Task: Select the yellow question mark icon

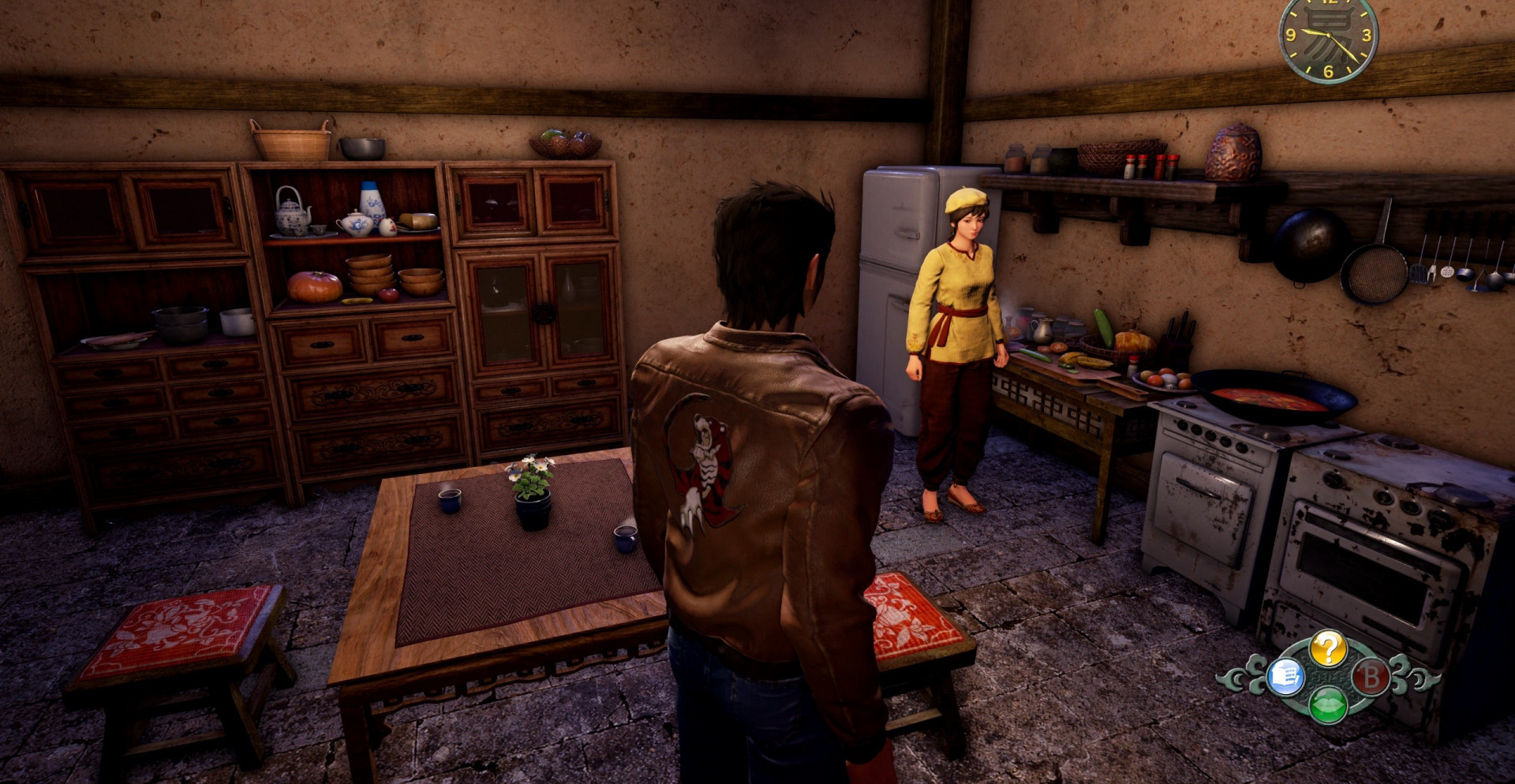Action: tap(1328, 649)
